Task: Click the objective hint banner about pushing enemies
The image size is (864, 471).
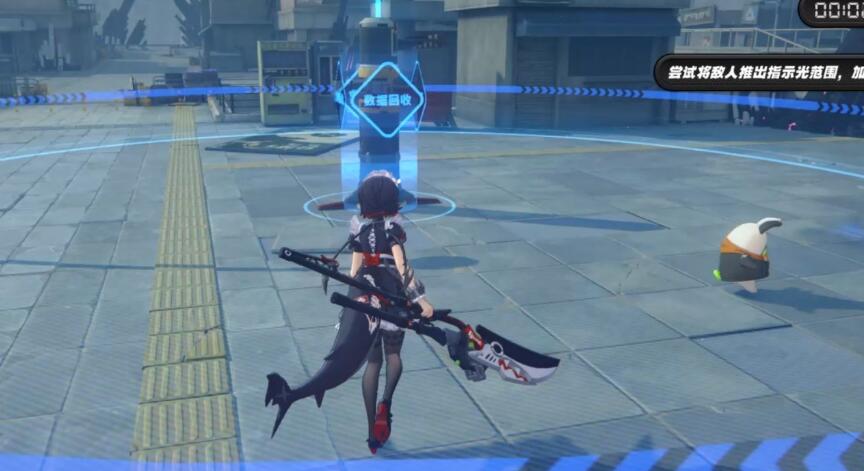Action: (762, 73)
